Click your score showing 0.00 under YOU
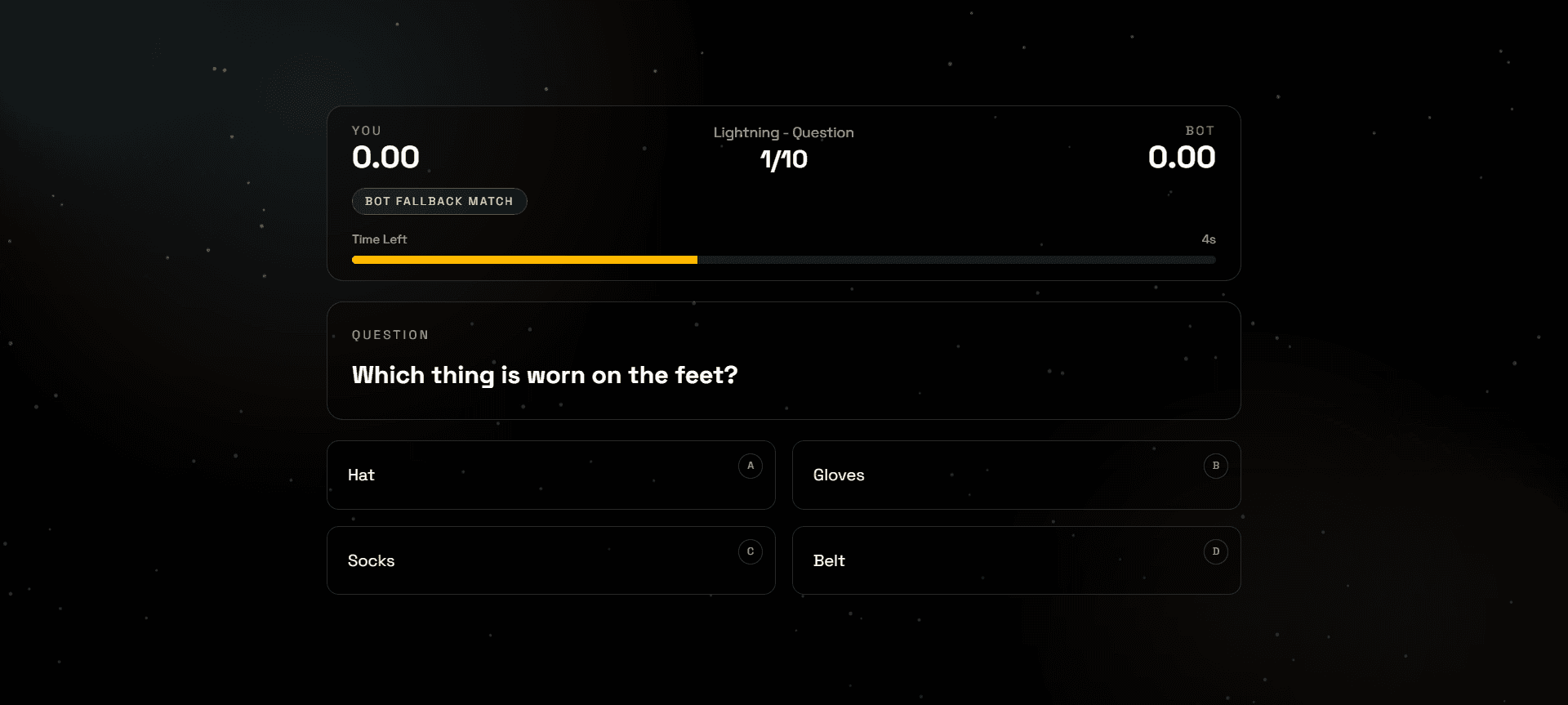This screenshot has width=1568, height=705. click(385, 157)
